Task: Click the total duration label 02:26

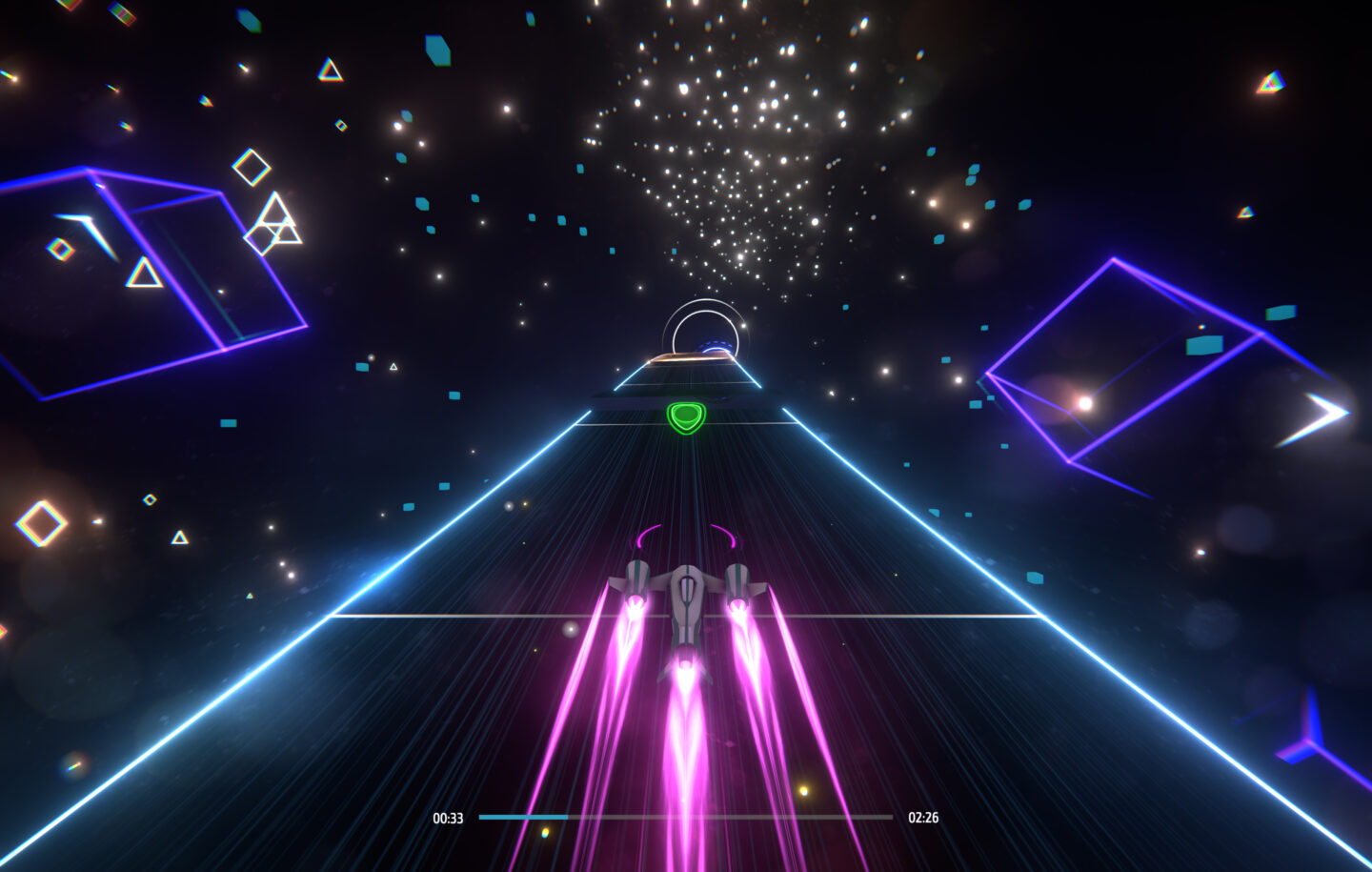Action: [x=924, y=817]
